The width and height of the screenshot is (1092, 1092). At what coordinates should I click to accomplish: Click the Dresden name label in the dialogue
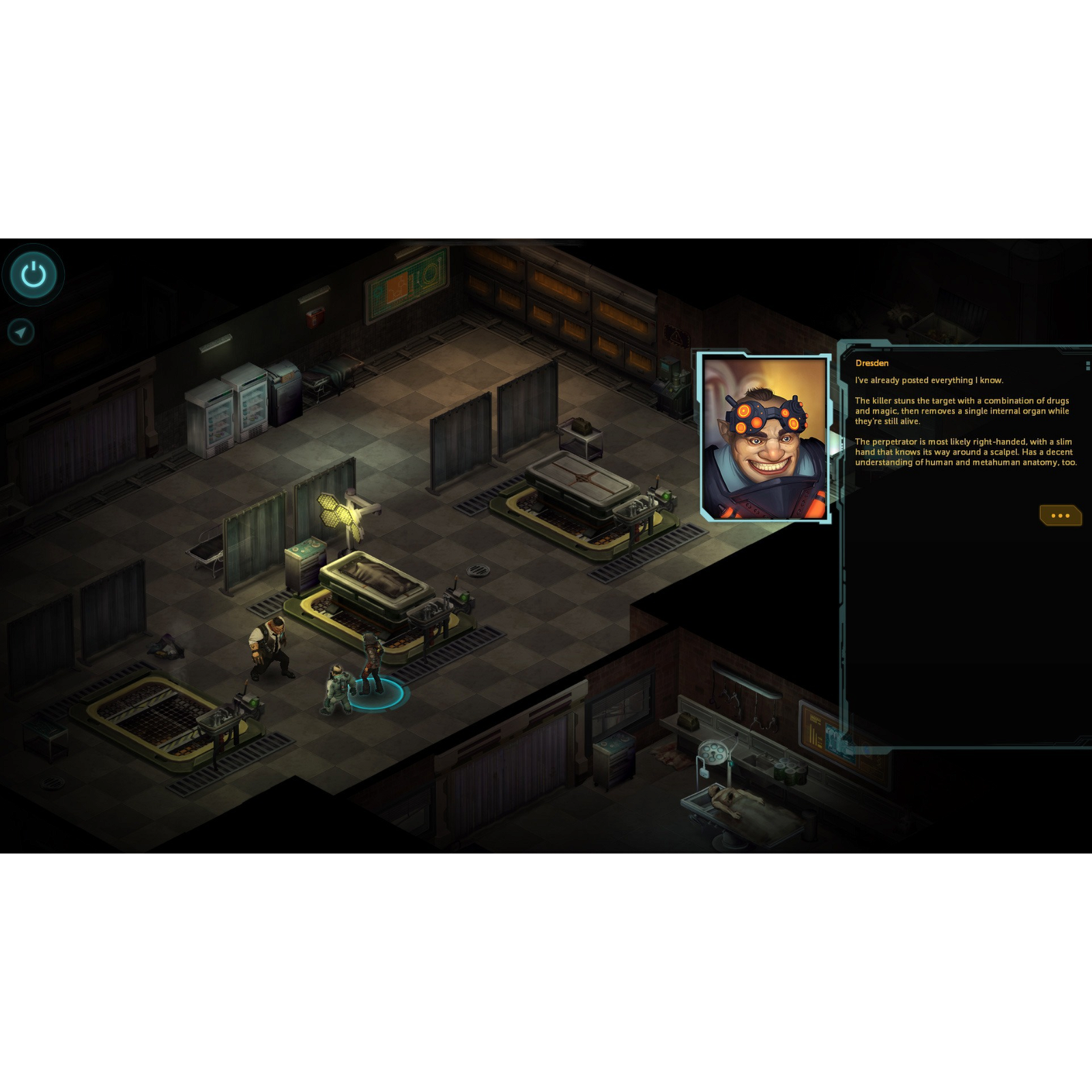point(872,363)
